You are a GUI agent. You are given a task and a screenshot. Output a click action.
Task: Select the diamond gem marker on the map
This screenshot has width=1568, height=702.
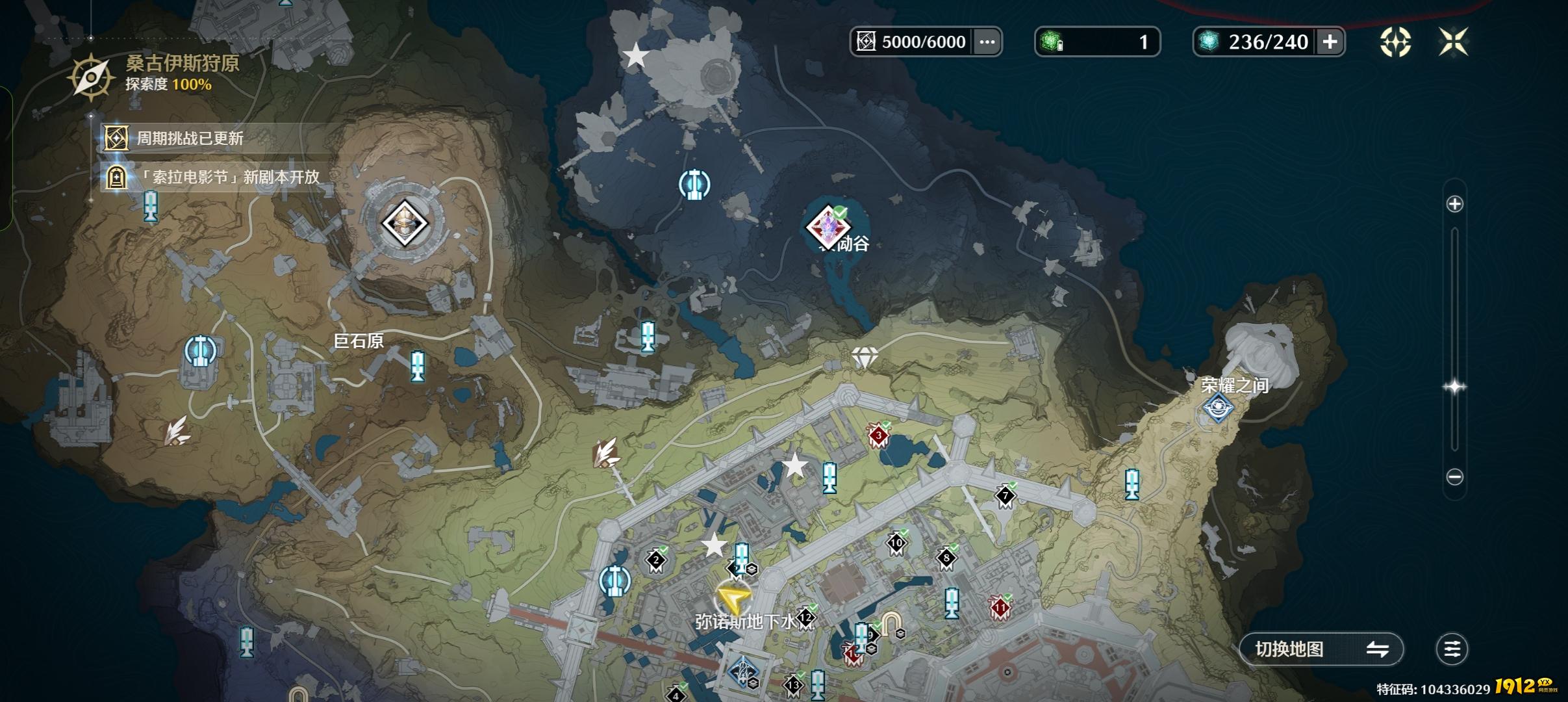pyautogui.click(x=865, y=357)
